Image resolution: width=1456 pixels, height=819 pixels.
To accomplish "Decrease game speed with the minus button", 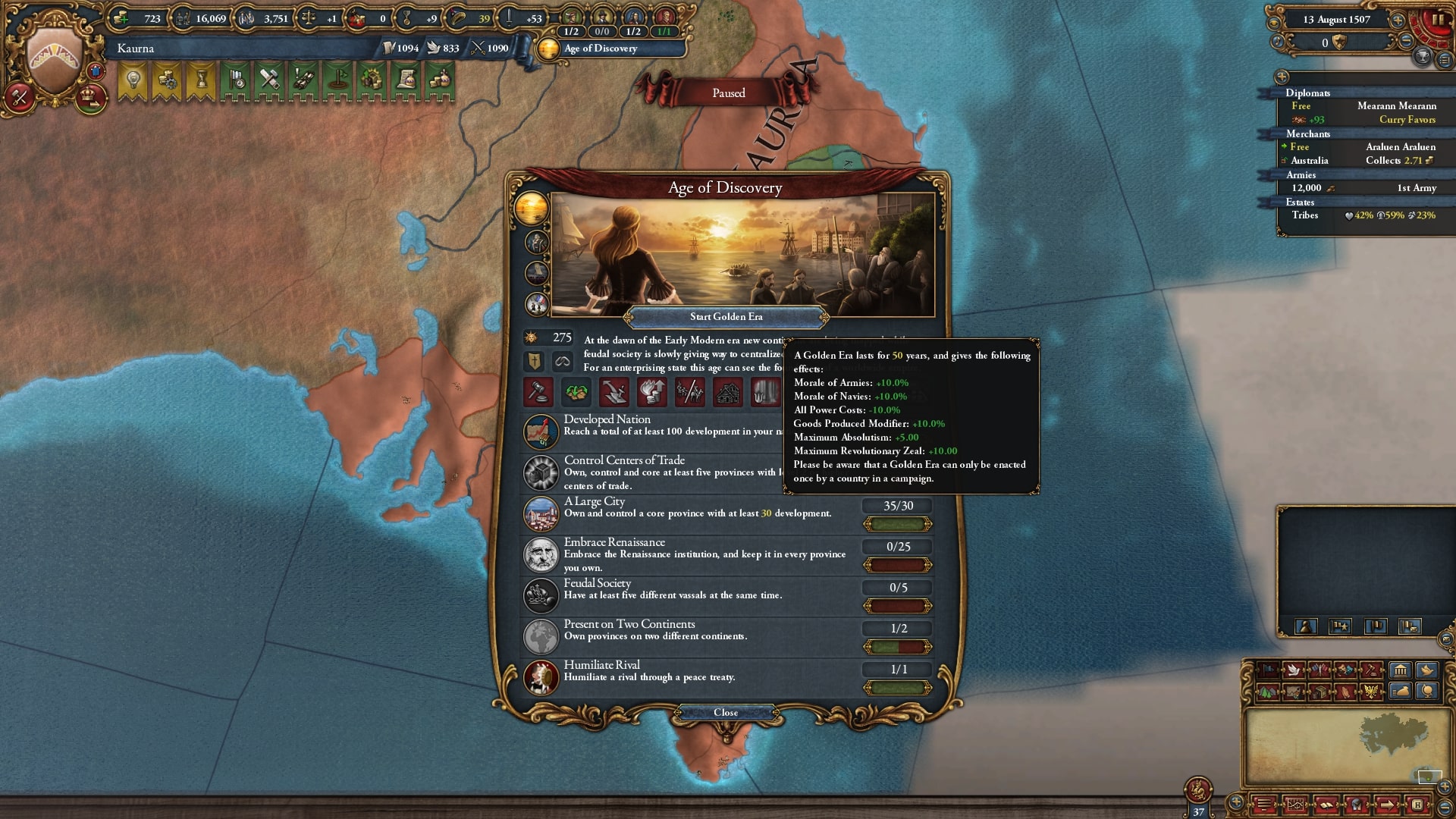I will pos(1405,41).
